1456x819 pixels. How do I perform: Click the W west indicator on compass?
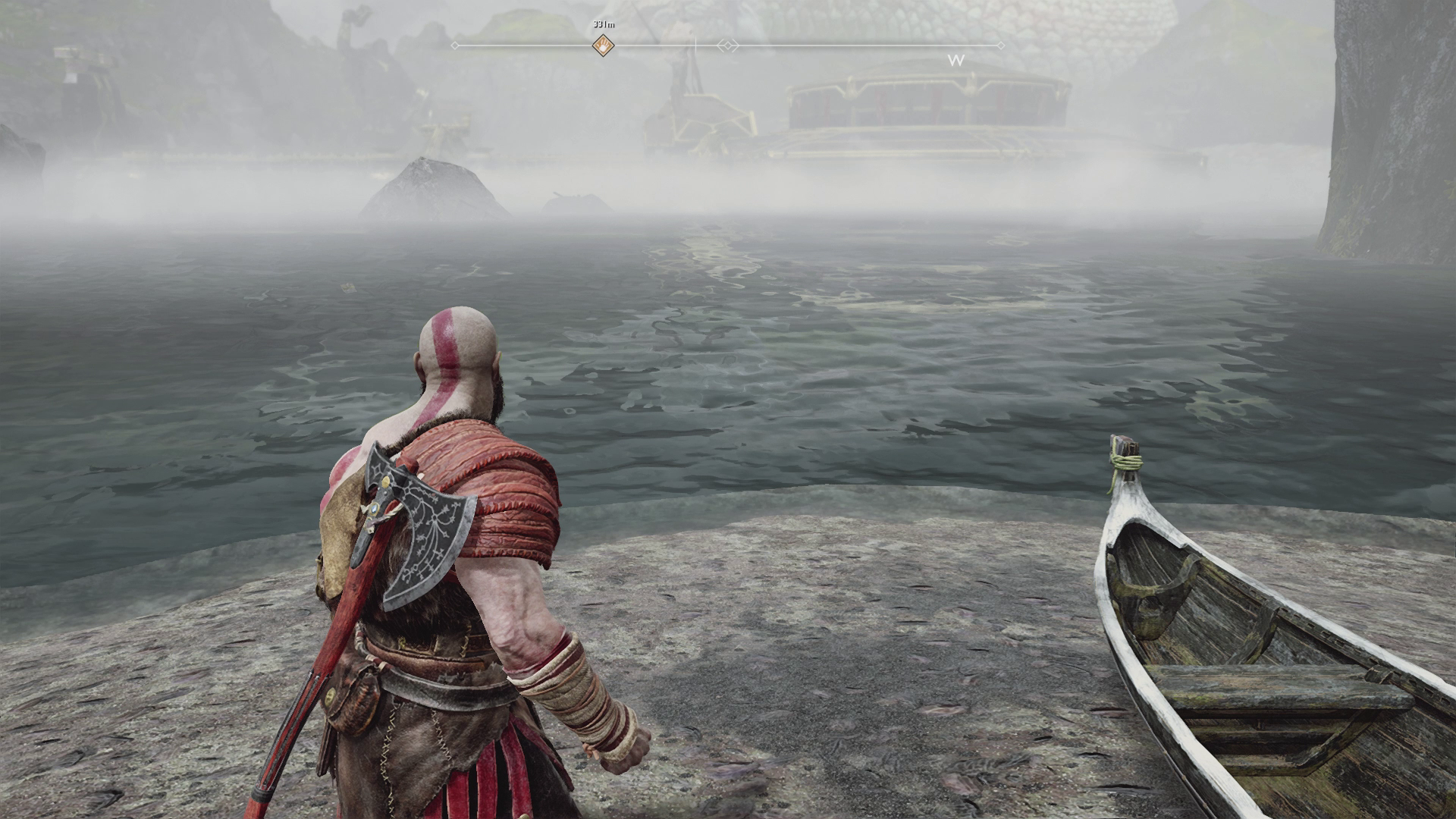[x=956, y=60]
